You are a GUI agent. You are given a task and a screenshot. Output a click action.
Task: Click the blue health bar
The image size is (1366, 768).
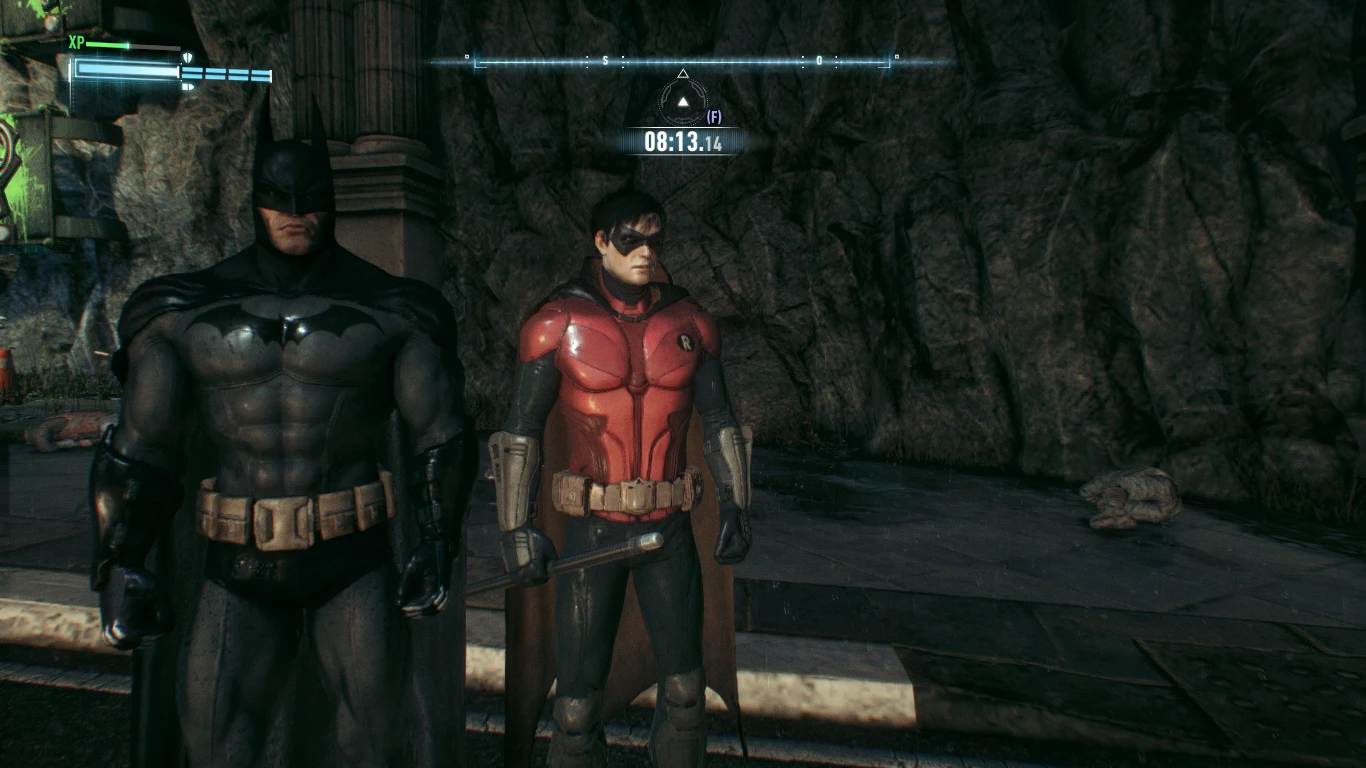coord(126,70)
